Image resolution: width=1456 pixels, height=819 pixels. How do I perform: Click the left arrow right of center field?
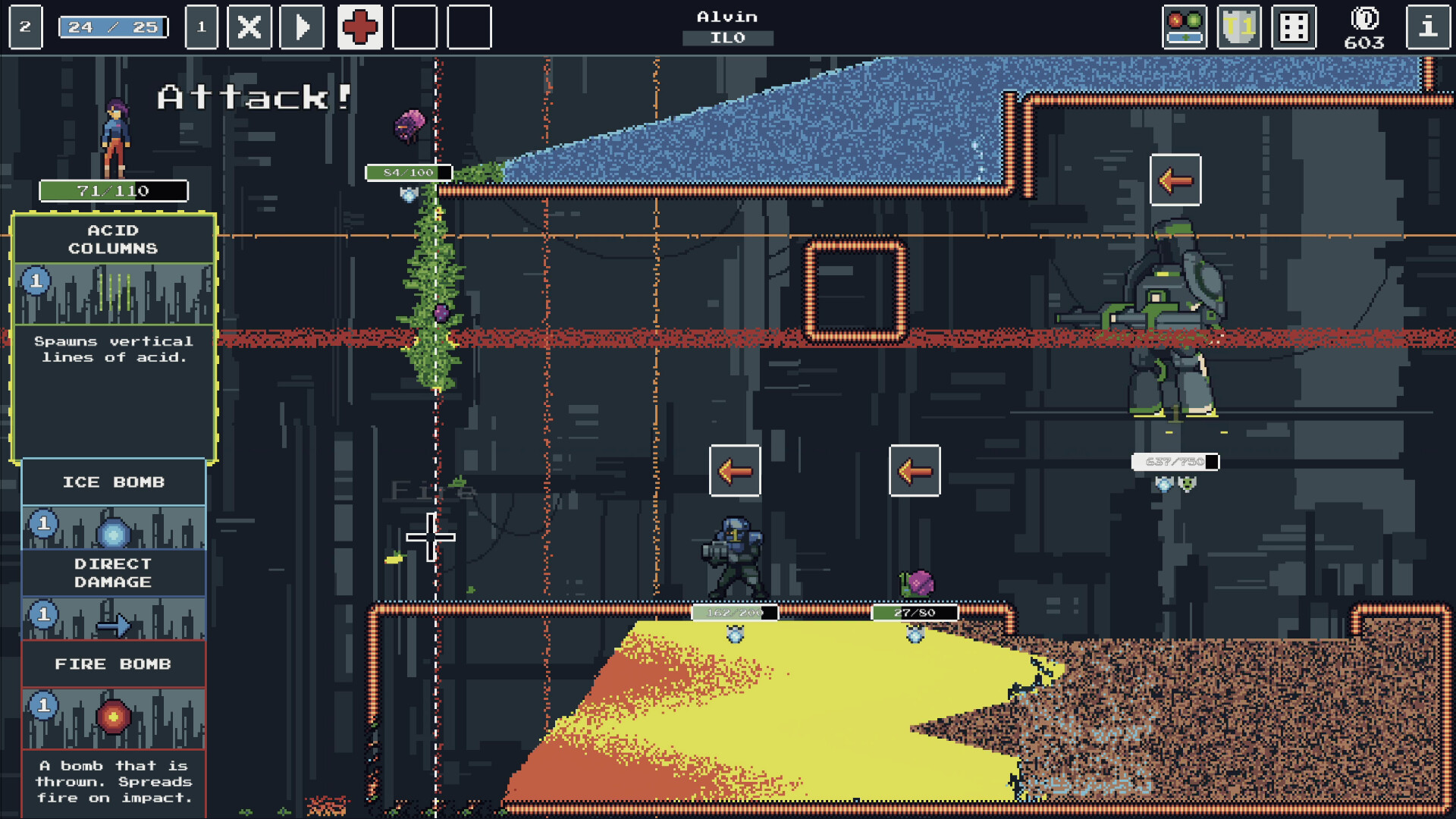pos(915,470)
